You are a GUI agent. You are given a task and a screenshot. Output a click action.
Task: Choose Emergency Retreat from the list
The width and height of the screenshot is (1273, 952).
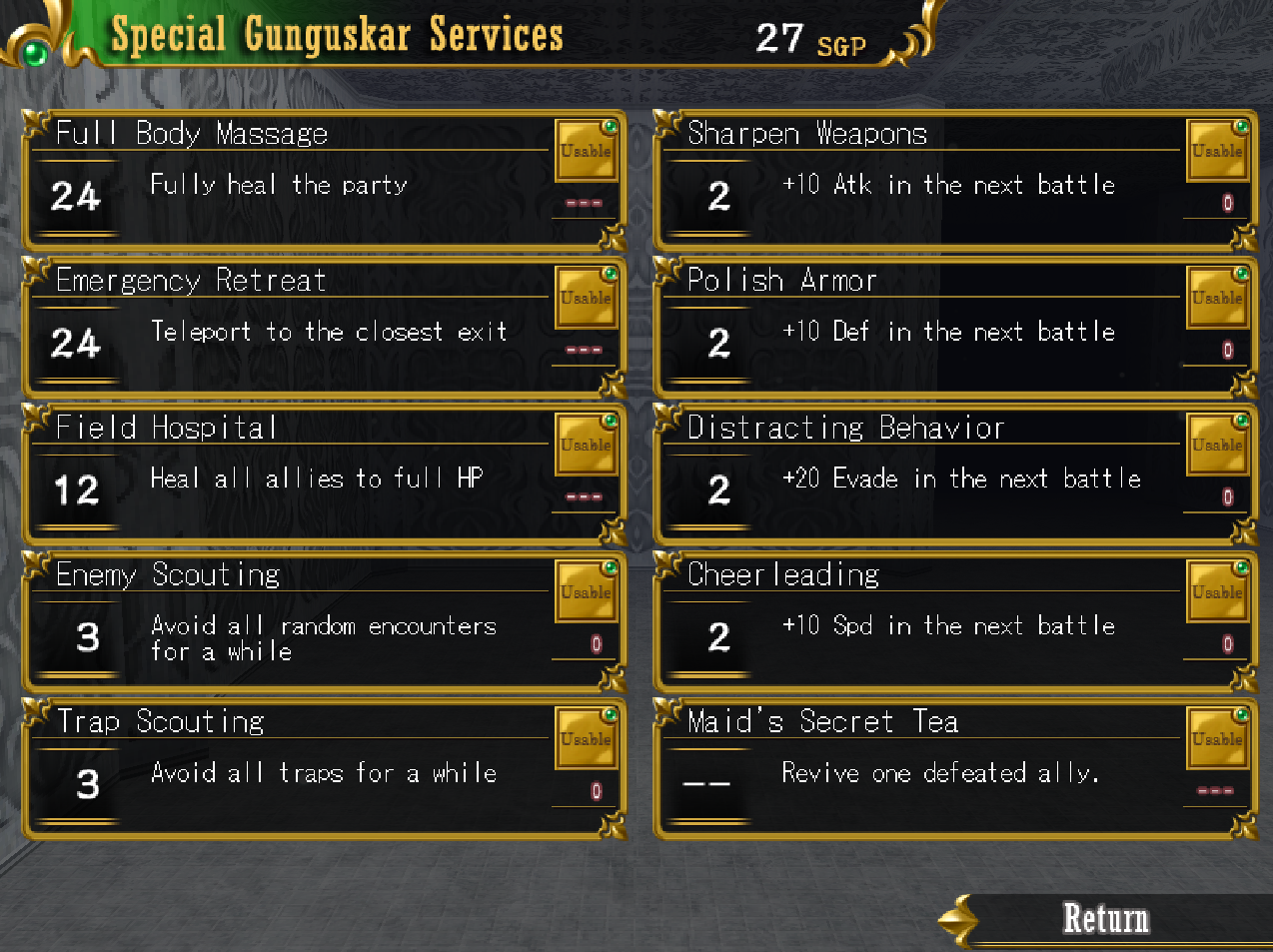tap(290, 328)
